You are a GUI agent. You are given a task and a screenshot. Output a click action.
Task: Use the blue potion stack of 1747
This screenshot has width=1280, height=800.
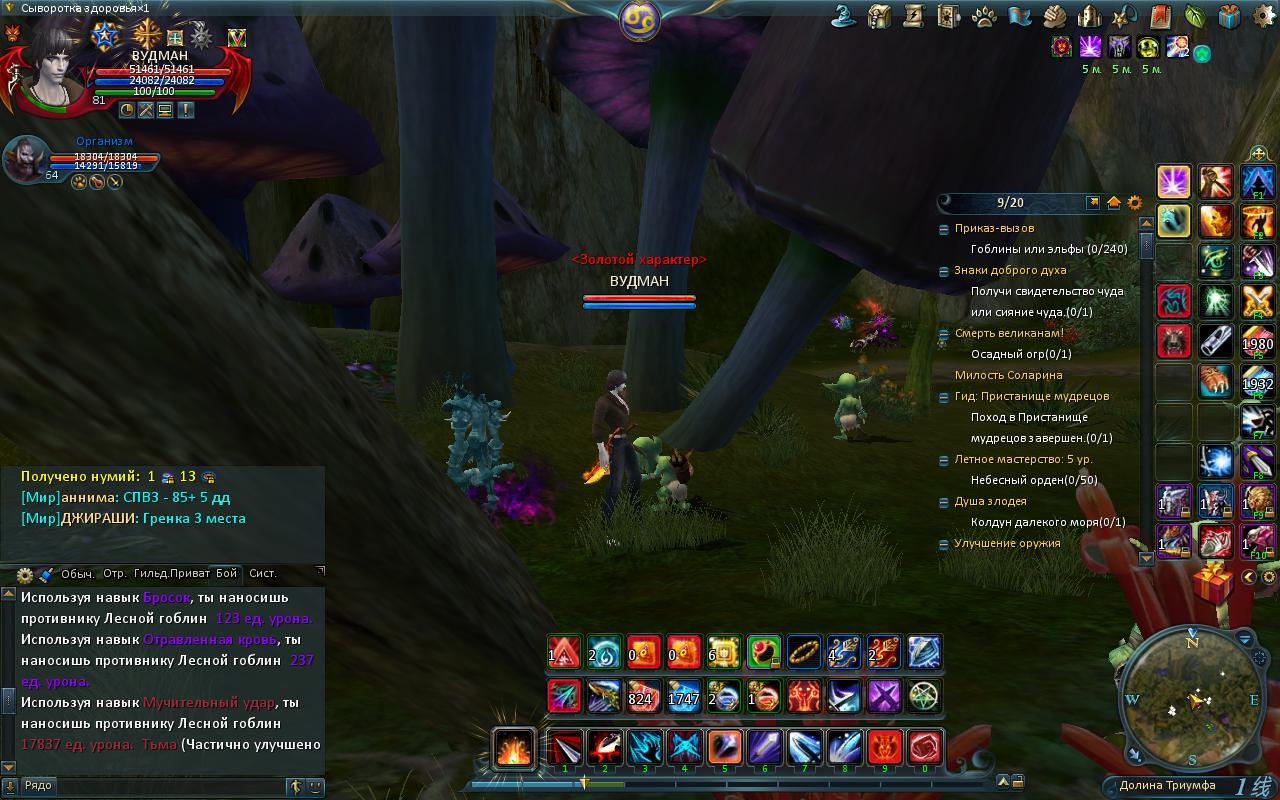(684, 695)
